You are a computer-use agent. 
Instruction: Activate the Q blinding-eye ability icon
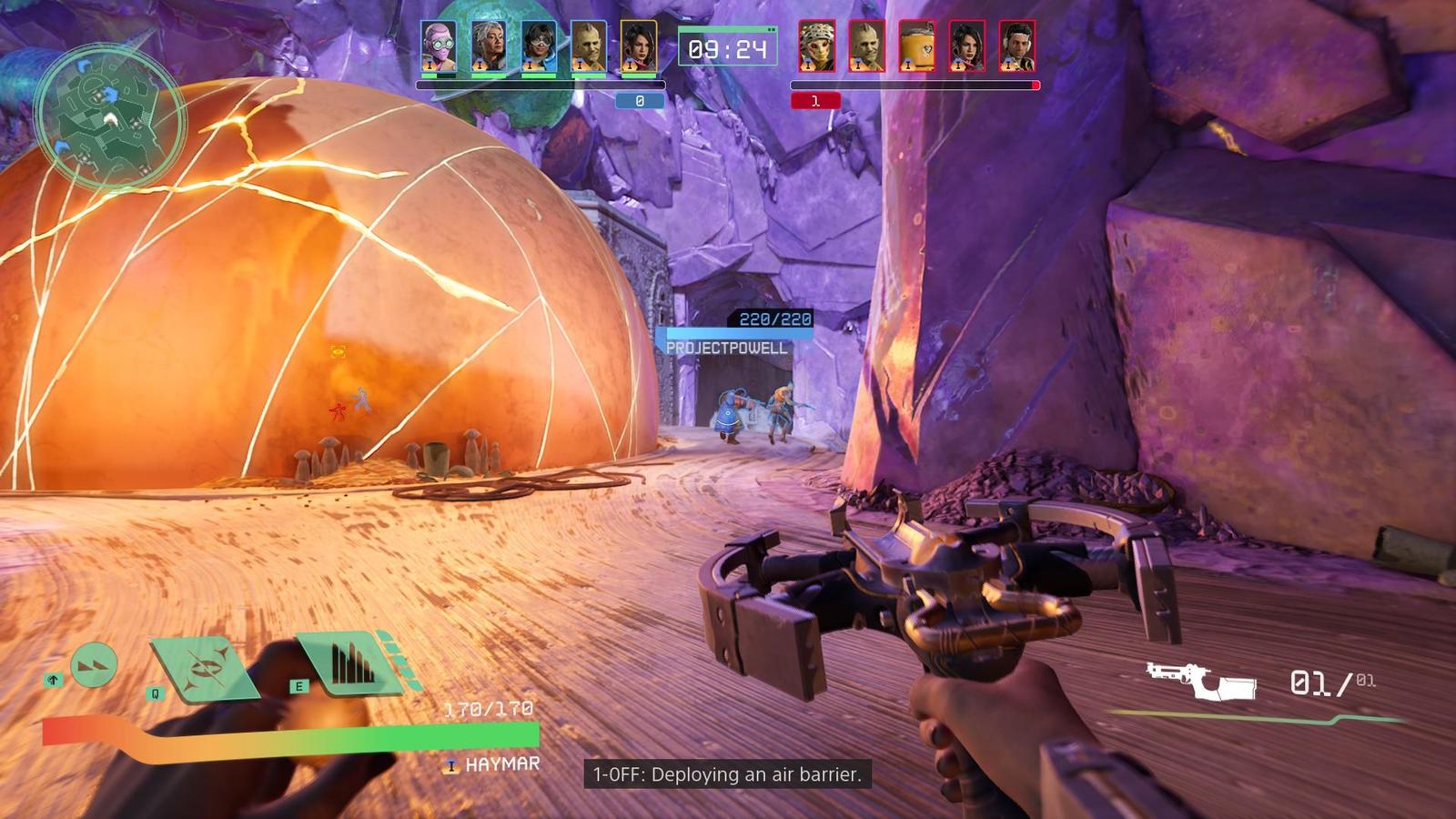205,669
